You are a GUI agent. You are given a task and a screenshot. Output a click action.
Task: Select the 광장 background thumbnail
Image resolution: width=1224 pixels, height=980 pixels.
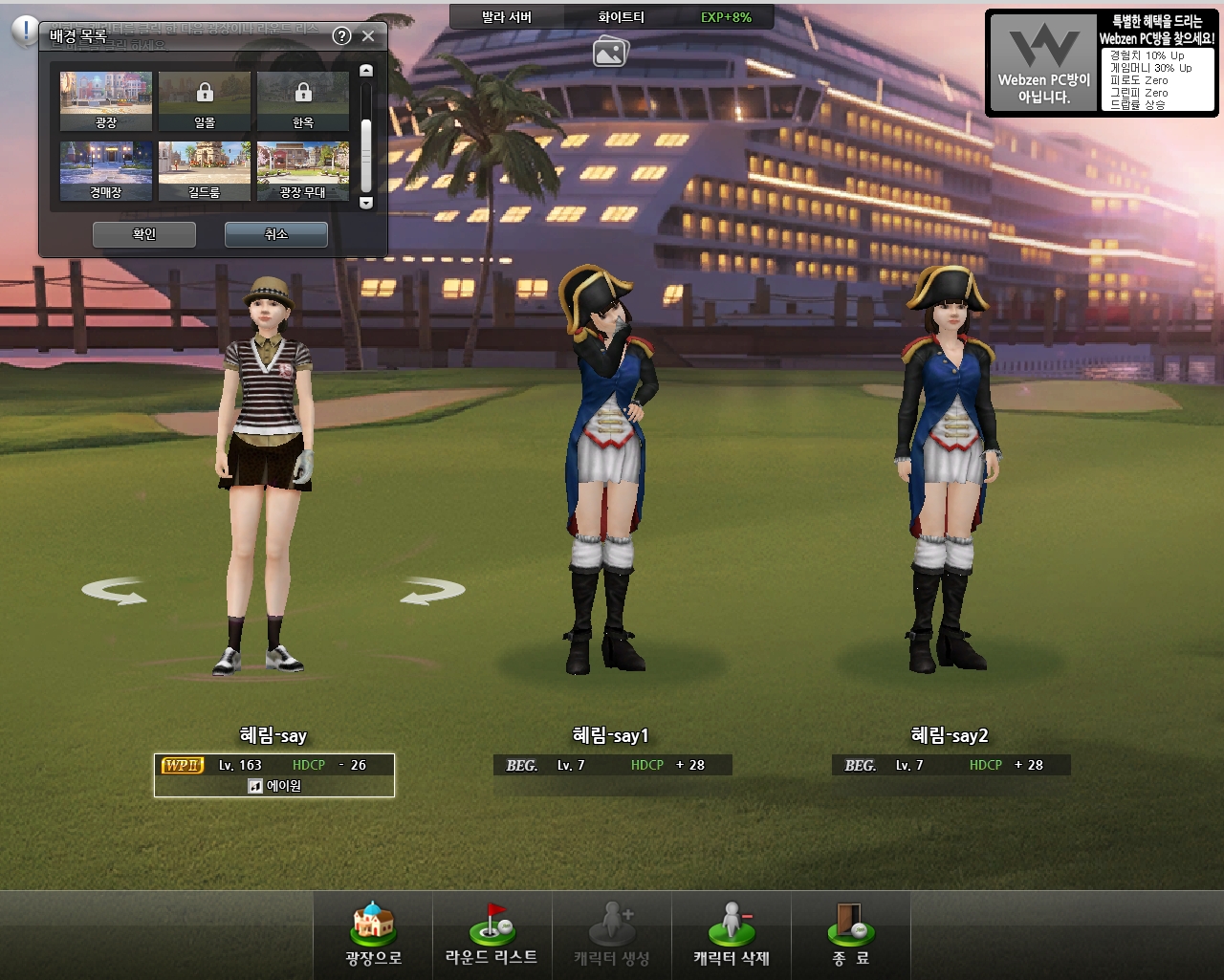click(106, 100)
